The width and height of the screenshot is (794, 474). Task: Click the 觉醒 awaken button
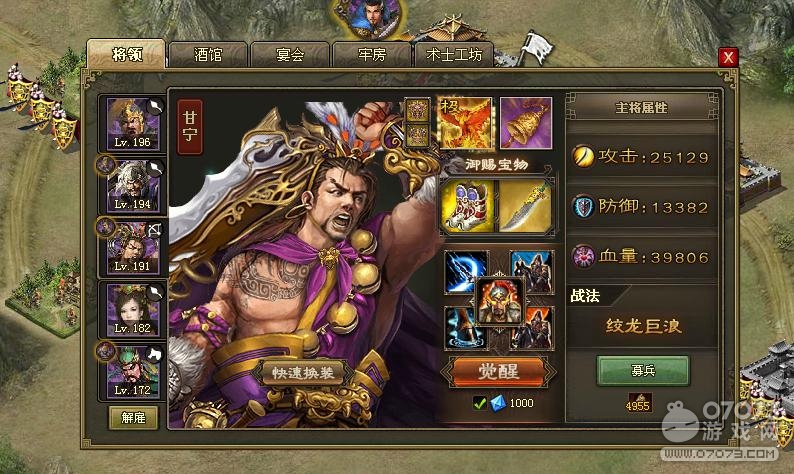[495, 372]
